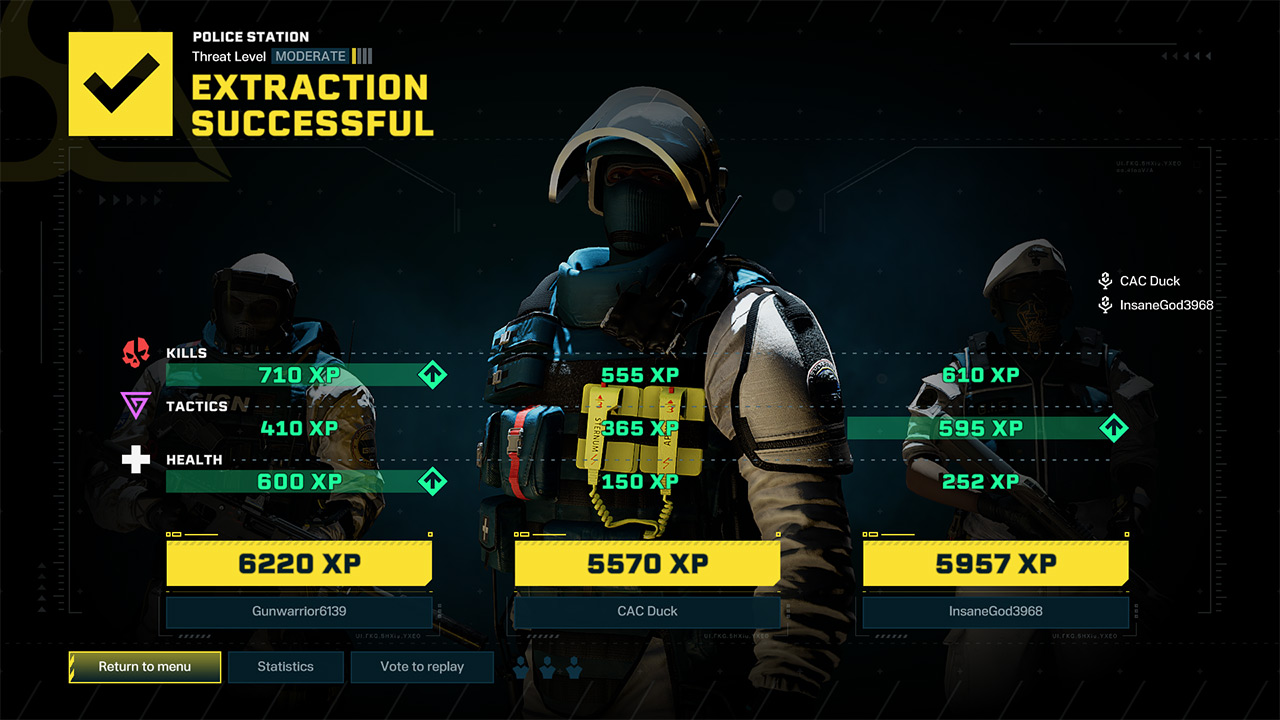Return to menu from extraction results
This screenshot has height=720, width=1280.
(x=145, y=667)
